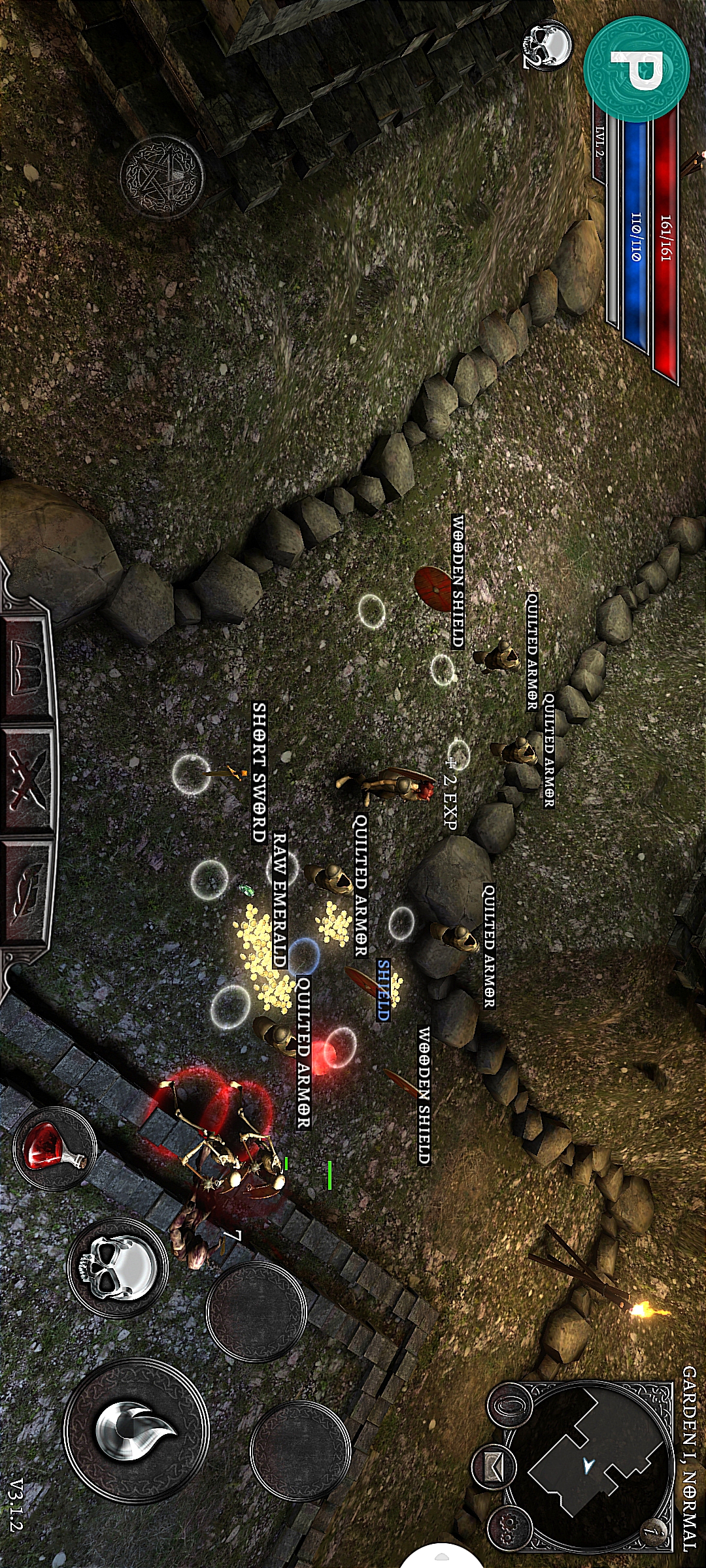Pick up the Short Sword loot label
The height and width of the screenshot is (1568, 706).
(260, 772)
